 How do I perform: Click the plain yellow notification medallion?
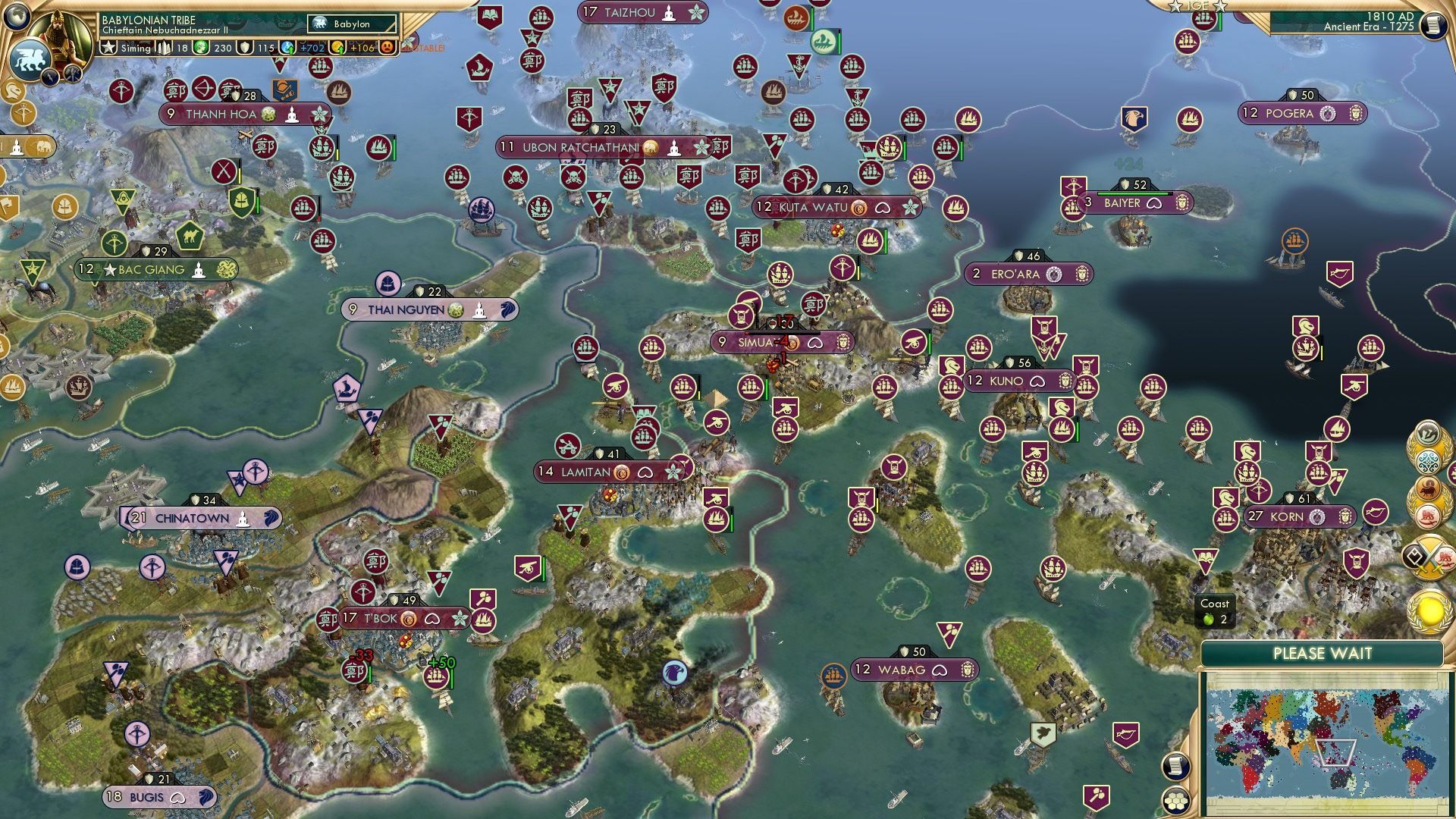click(x=1427, y=611)
